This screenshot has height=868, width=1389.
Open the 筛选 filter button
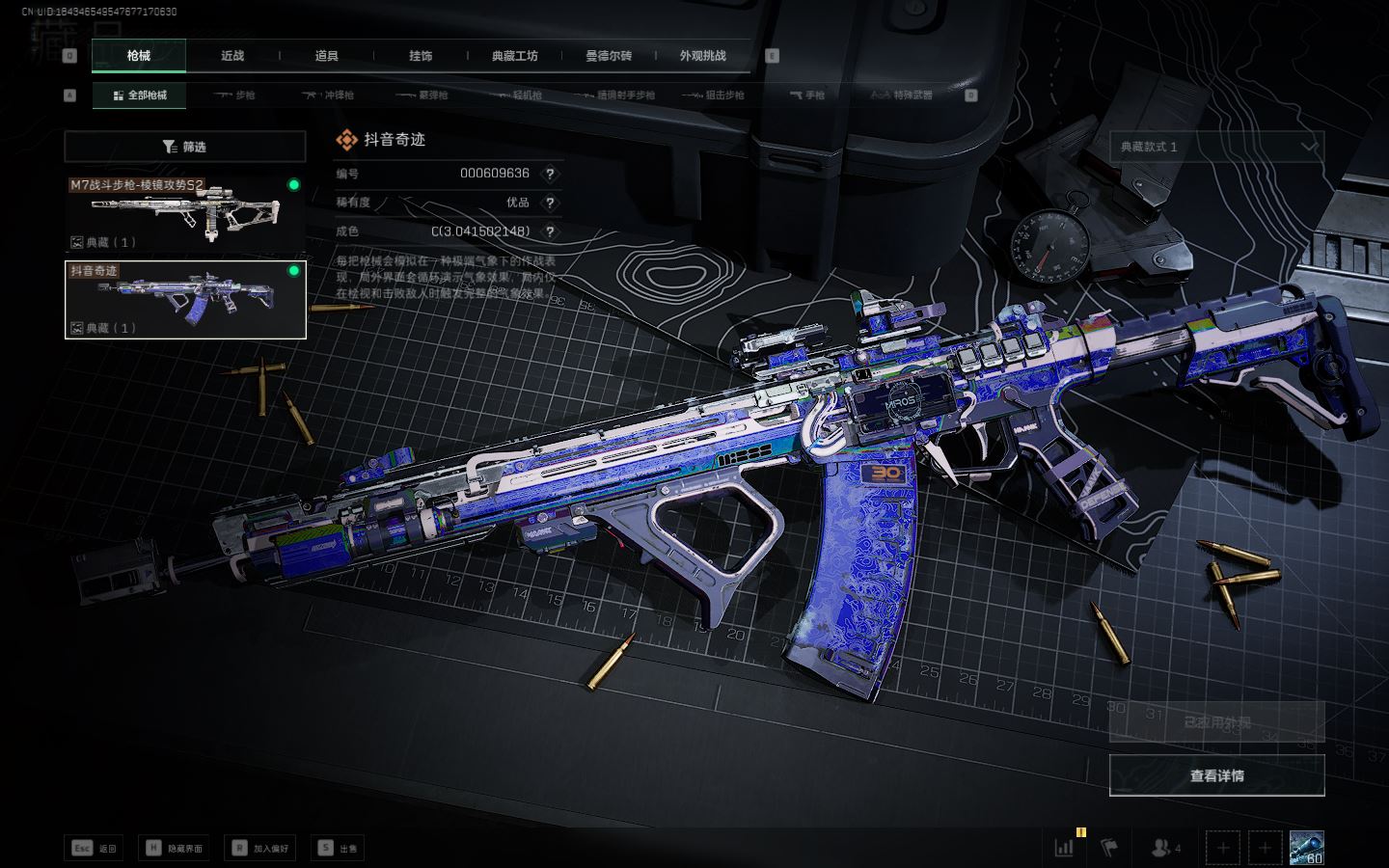(185, 147)
